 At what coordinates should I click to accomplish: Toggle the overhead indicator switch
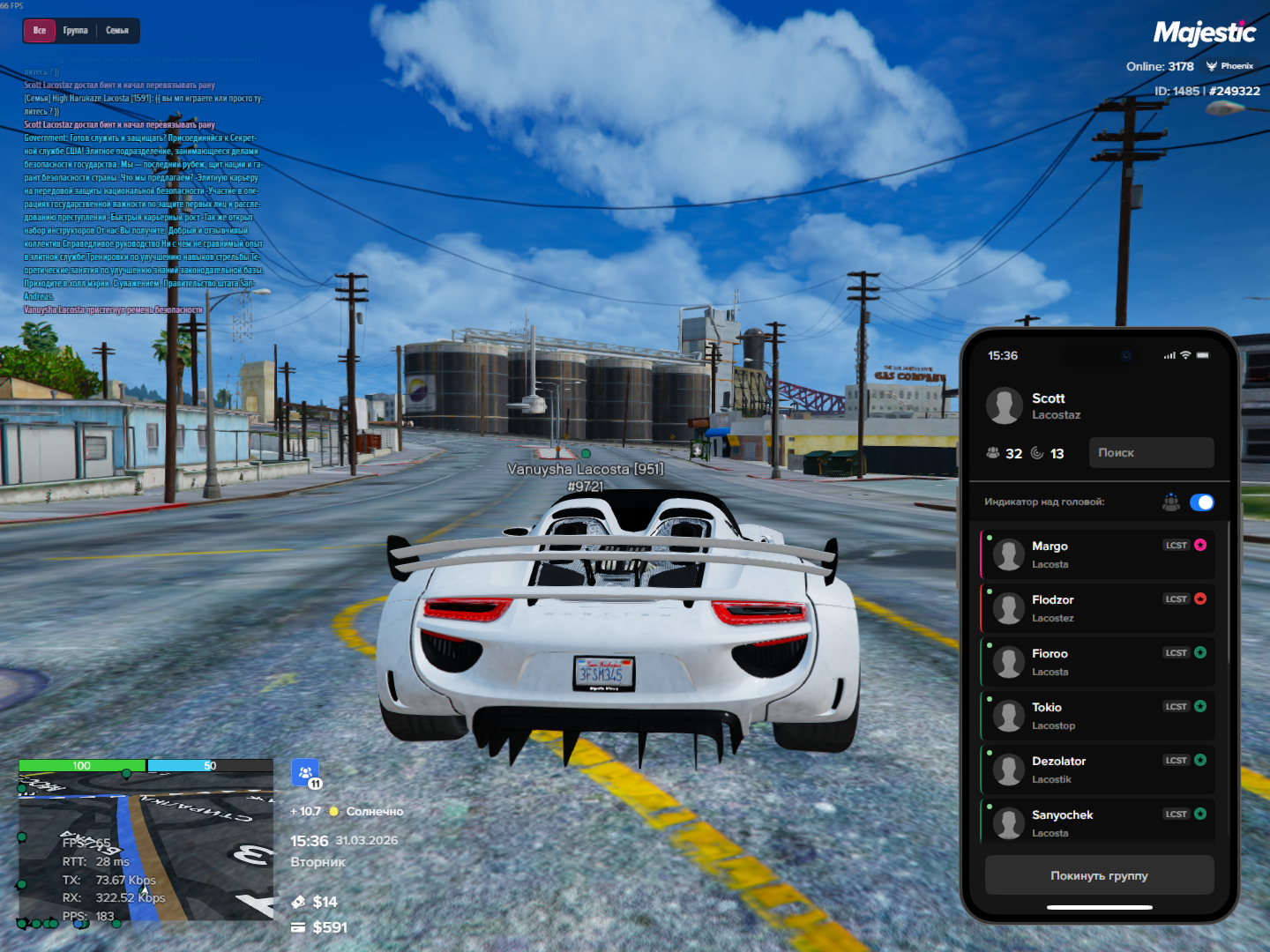pos(1201,502)
